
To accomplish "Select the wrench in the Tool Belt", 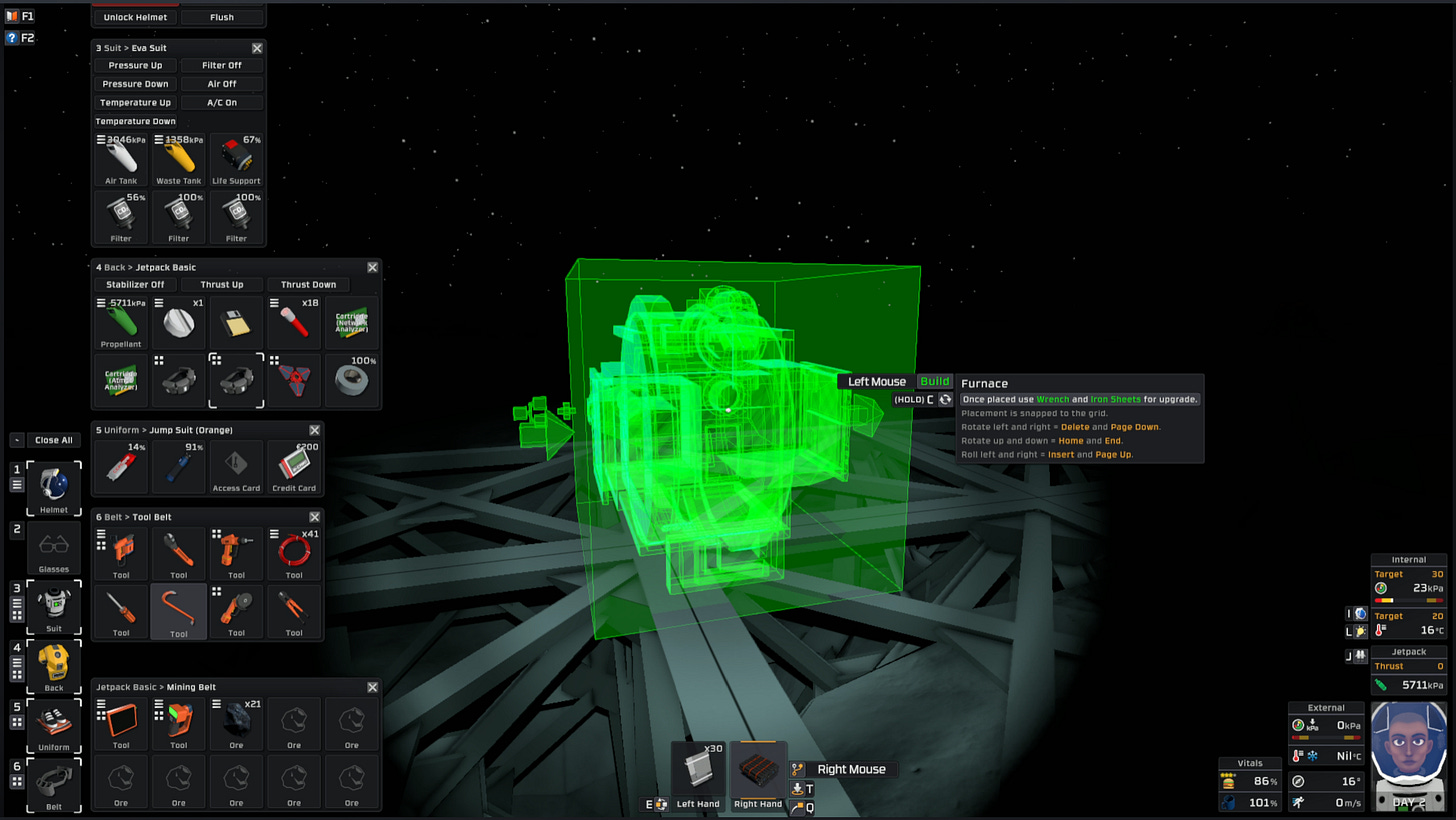I will tap(178, 553).
